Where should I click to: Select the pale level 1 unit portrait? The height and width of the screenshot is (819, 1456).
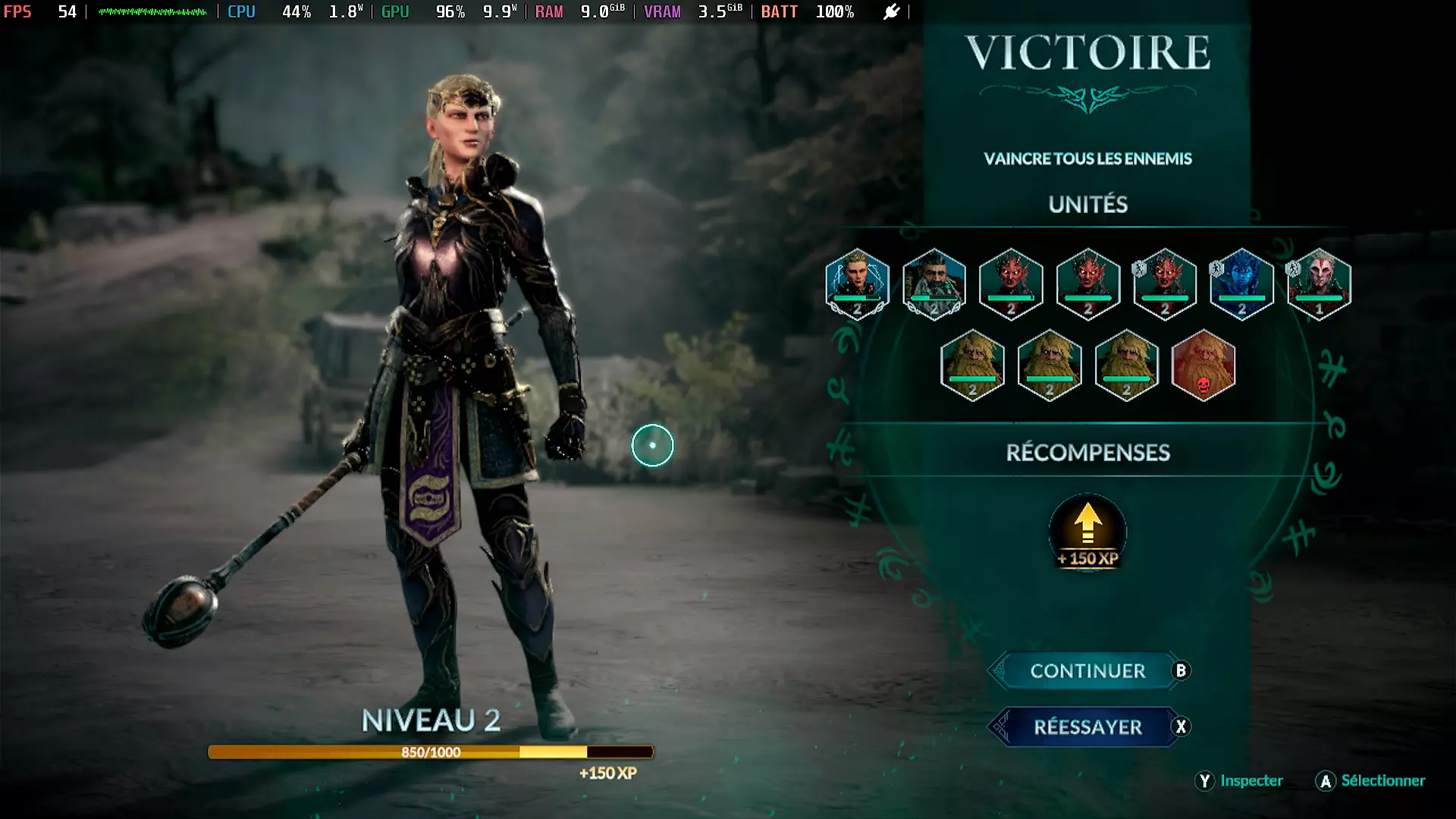tap(1319, 284)
